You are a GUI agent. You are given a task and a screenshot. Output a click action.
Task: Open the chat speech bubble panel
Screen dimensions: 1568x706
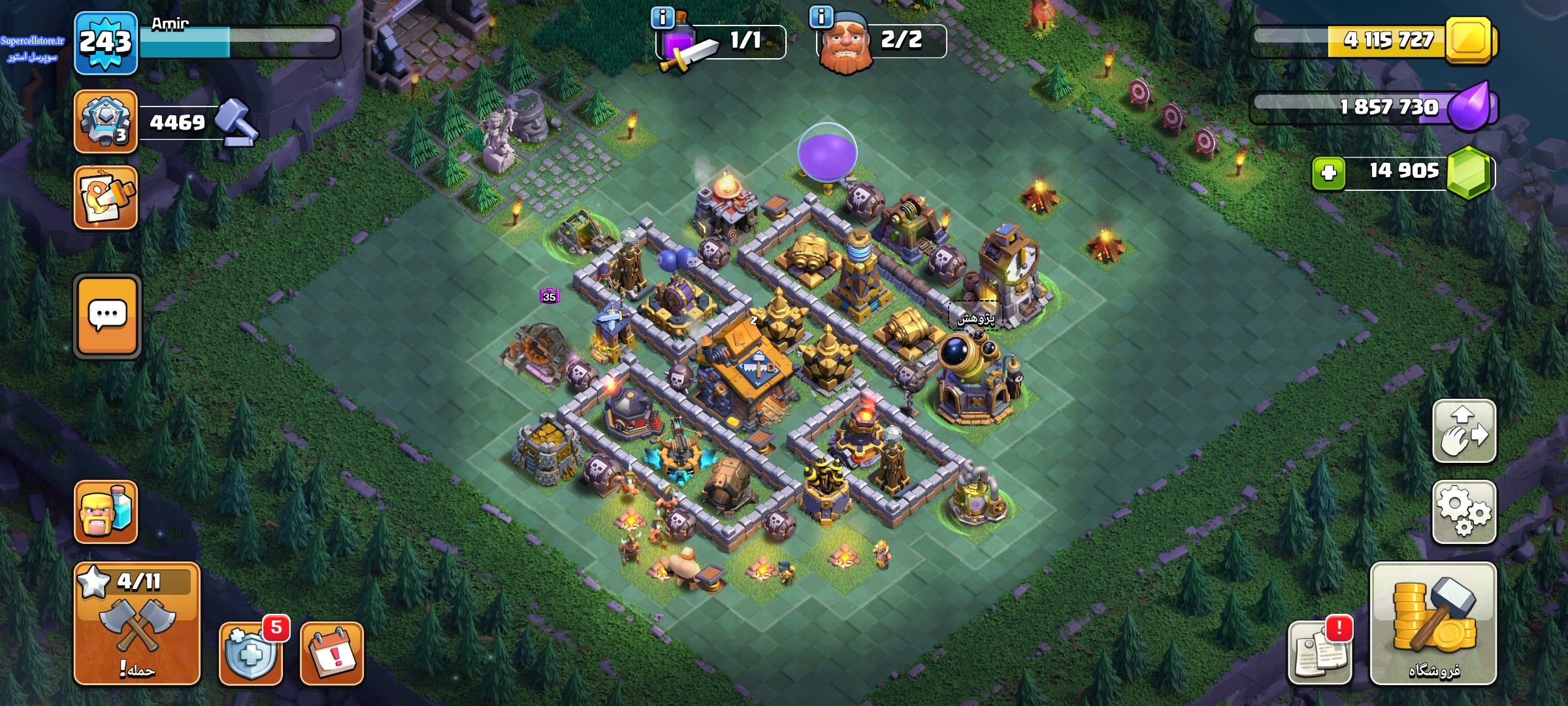(107, 316)
